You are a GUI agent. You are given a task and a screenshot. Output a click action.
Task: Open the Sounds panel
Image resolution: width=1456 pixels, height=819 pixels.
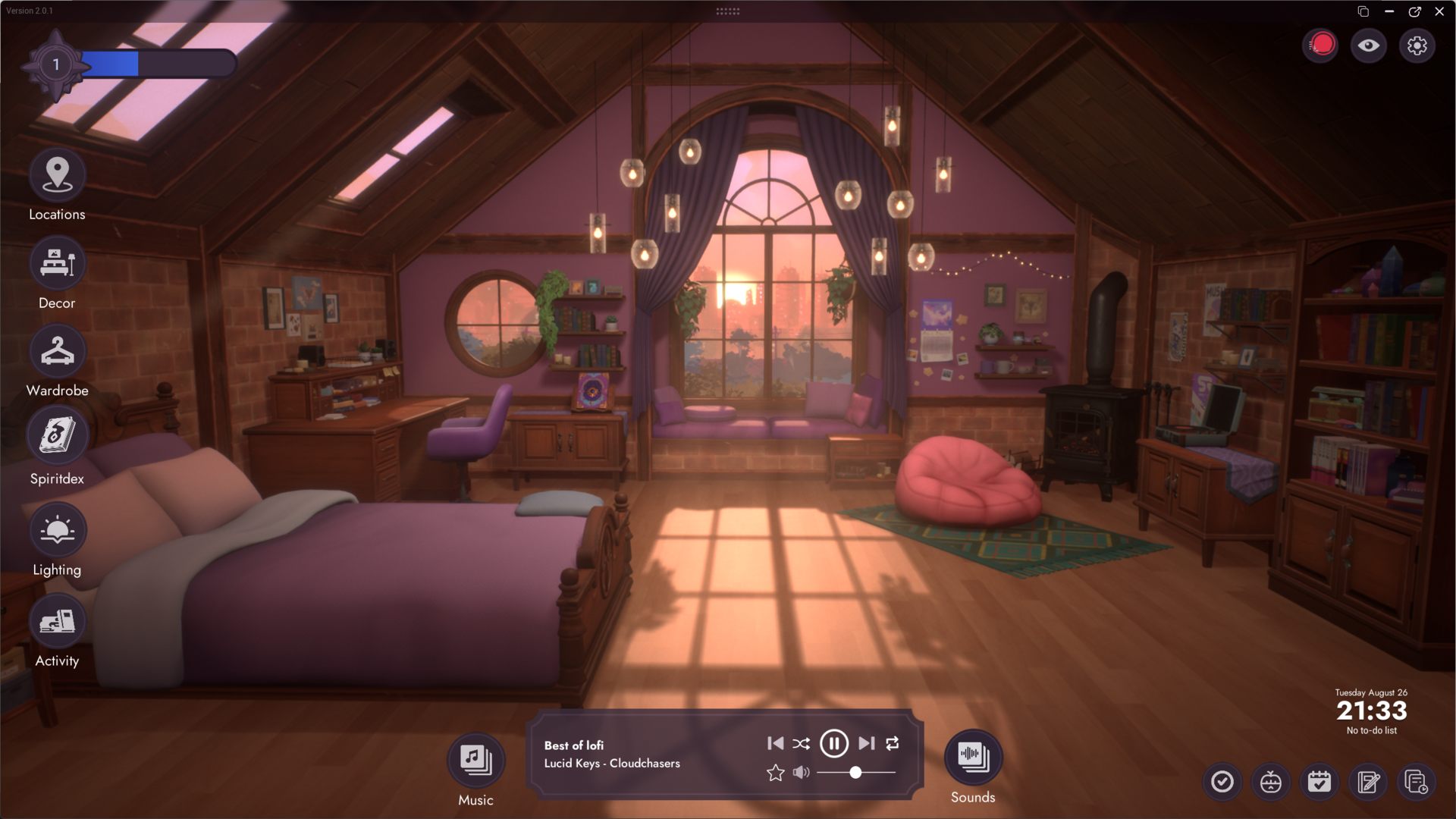pos(972,756)
